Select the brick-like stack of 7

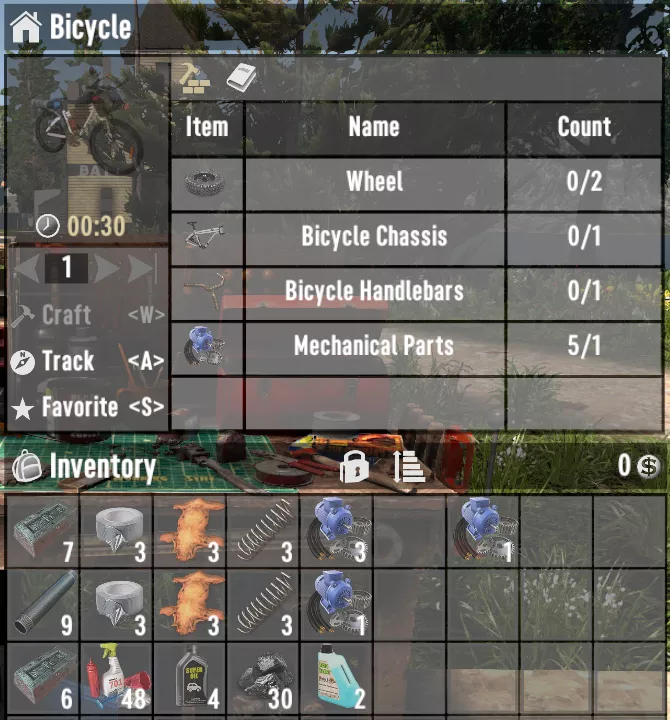pos(43,530)
